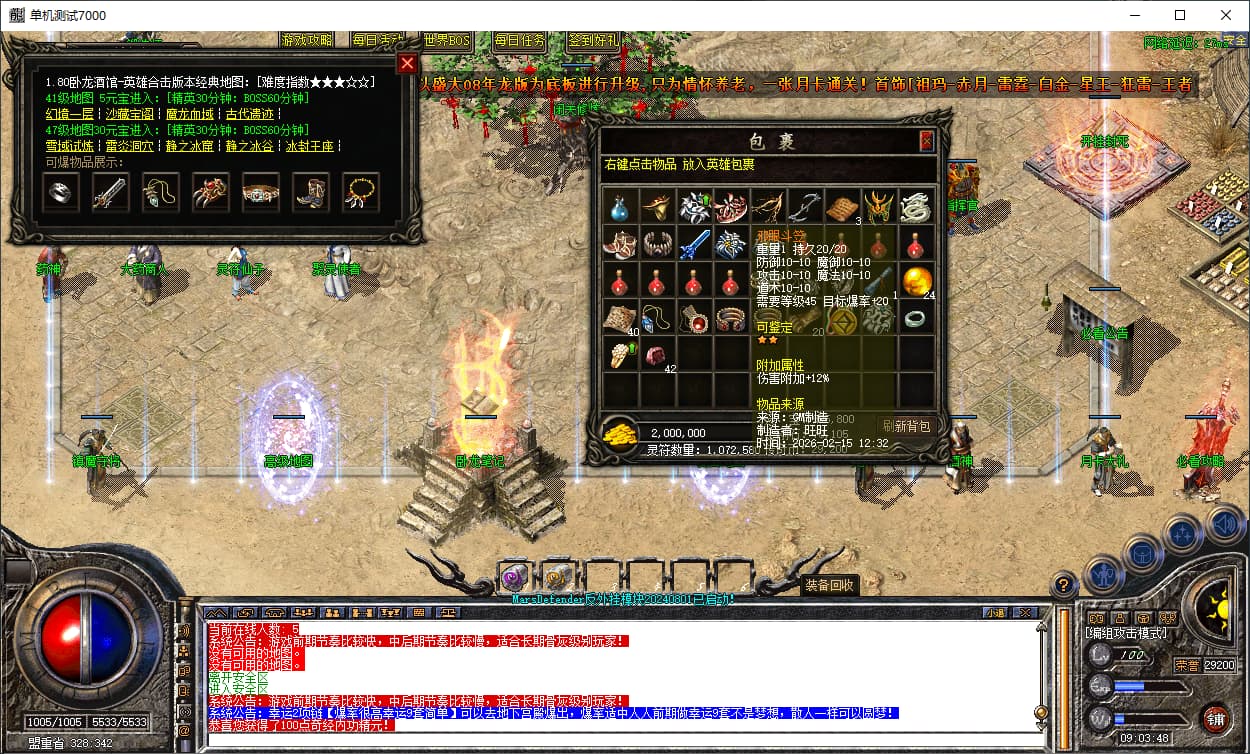
Task: Open the 装备回收 equipment recycle button
Action: click(829, 585)
